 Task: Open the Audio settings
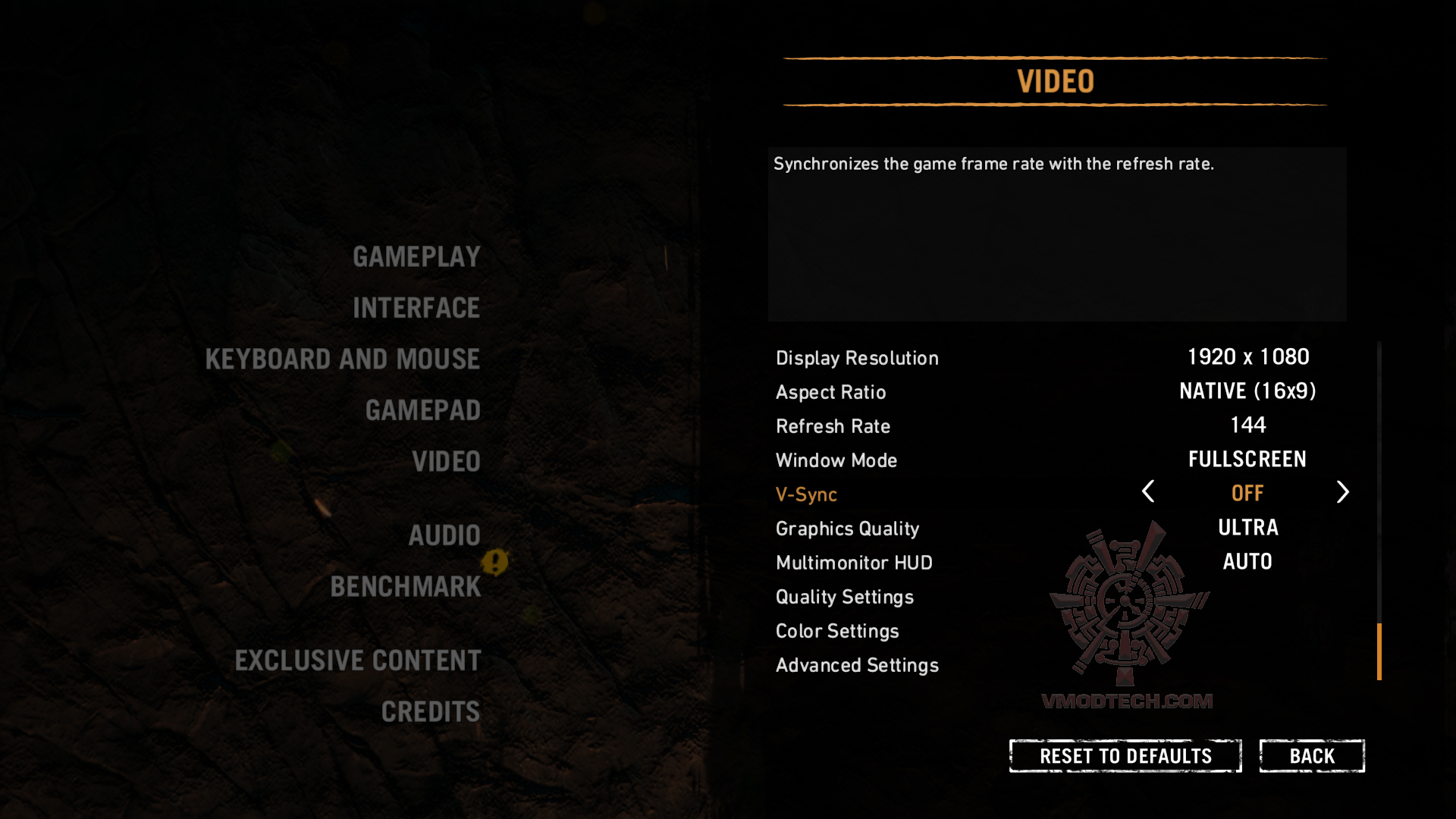pos(444,535)
